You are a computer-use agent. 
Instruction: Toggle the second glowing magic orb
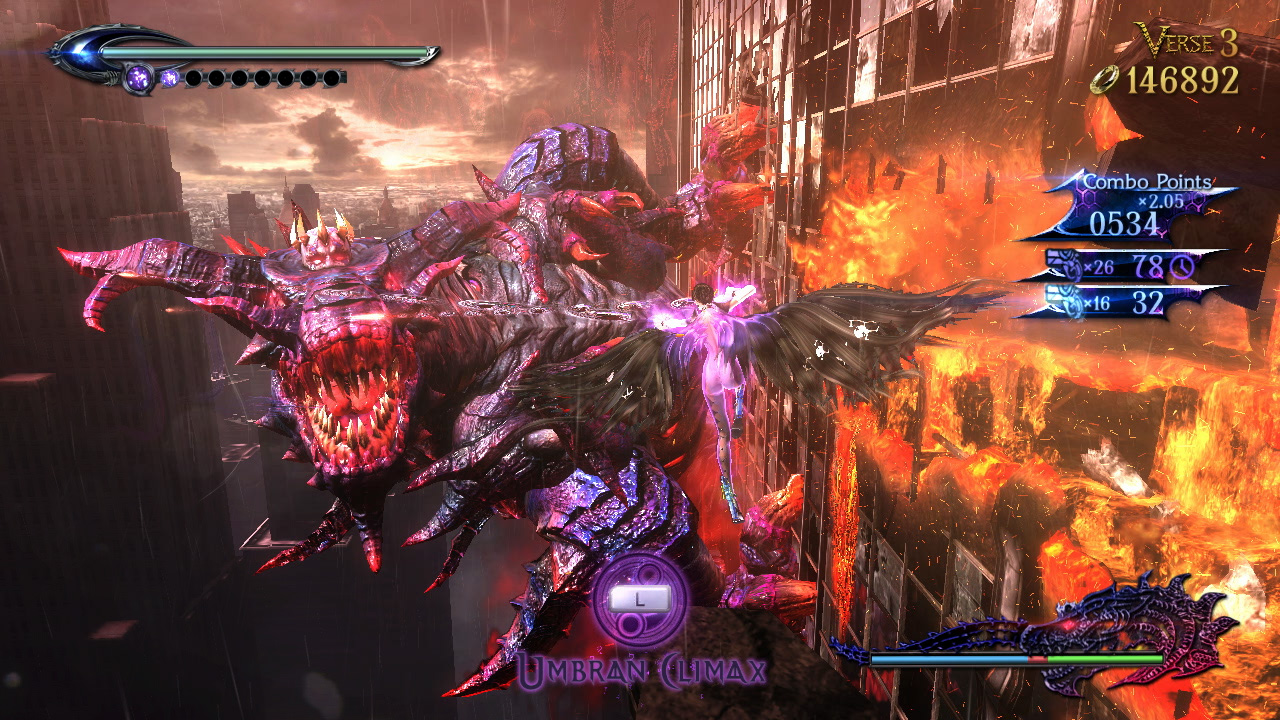click(x=168, y=78)
